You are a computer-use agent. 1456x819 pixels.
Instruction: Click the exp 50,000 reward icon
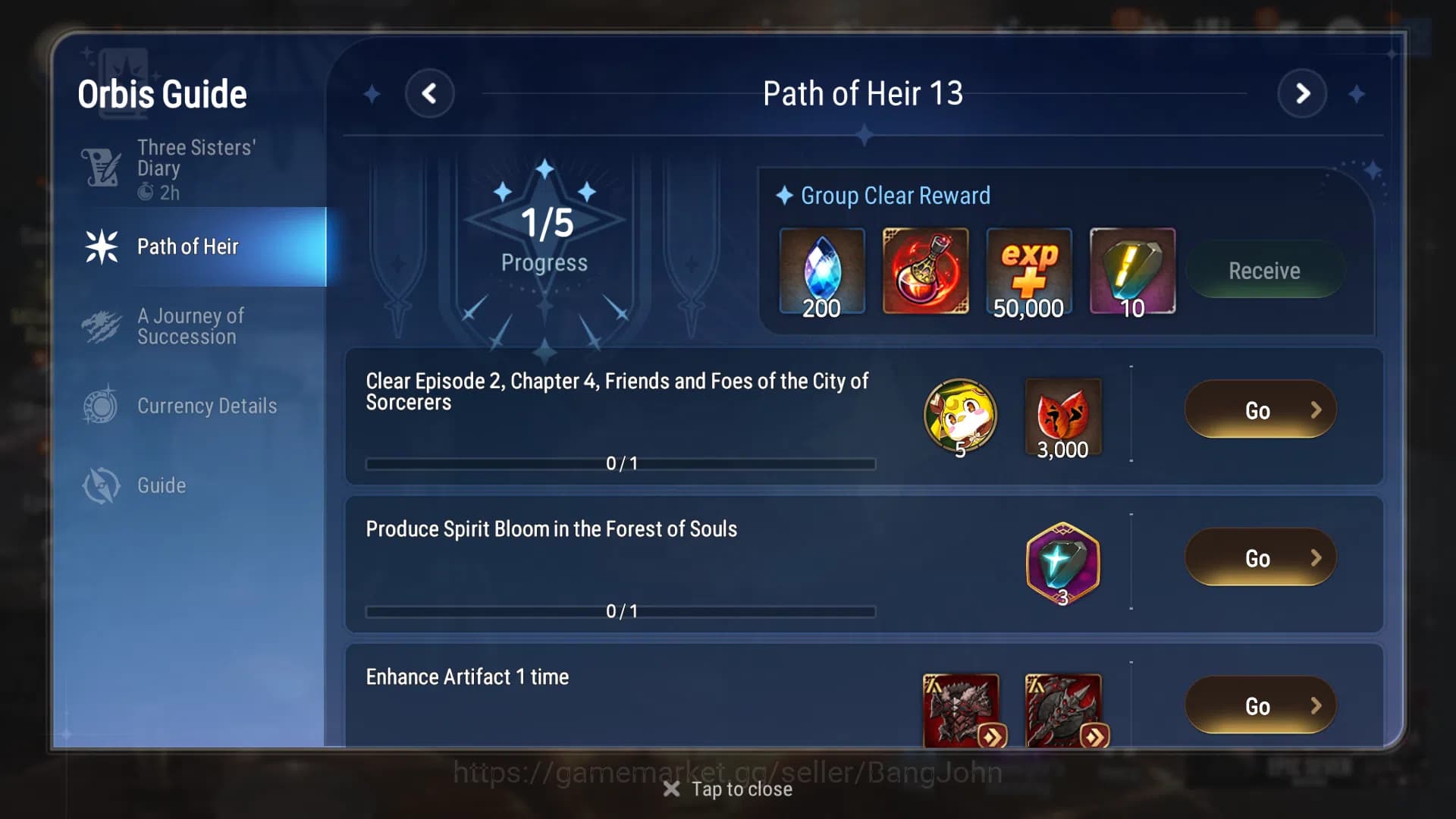click(1028, 271)
